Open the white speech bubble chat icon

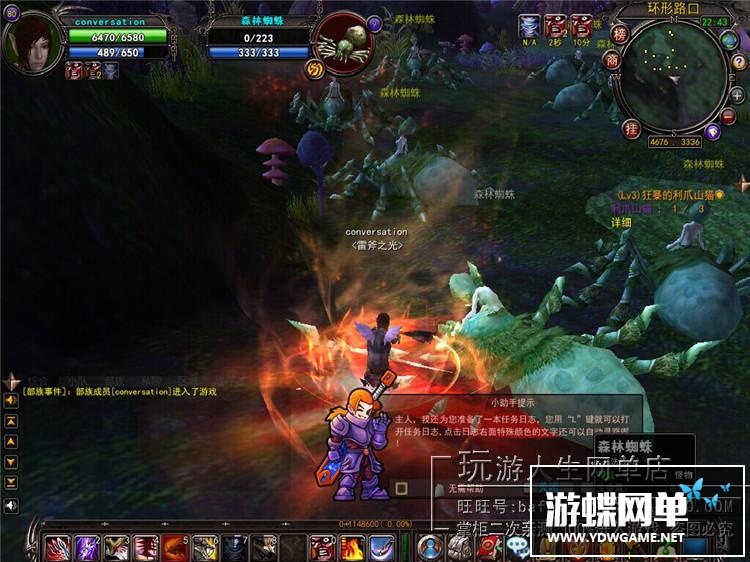[x=517, y=547]
